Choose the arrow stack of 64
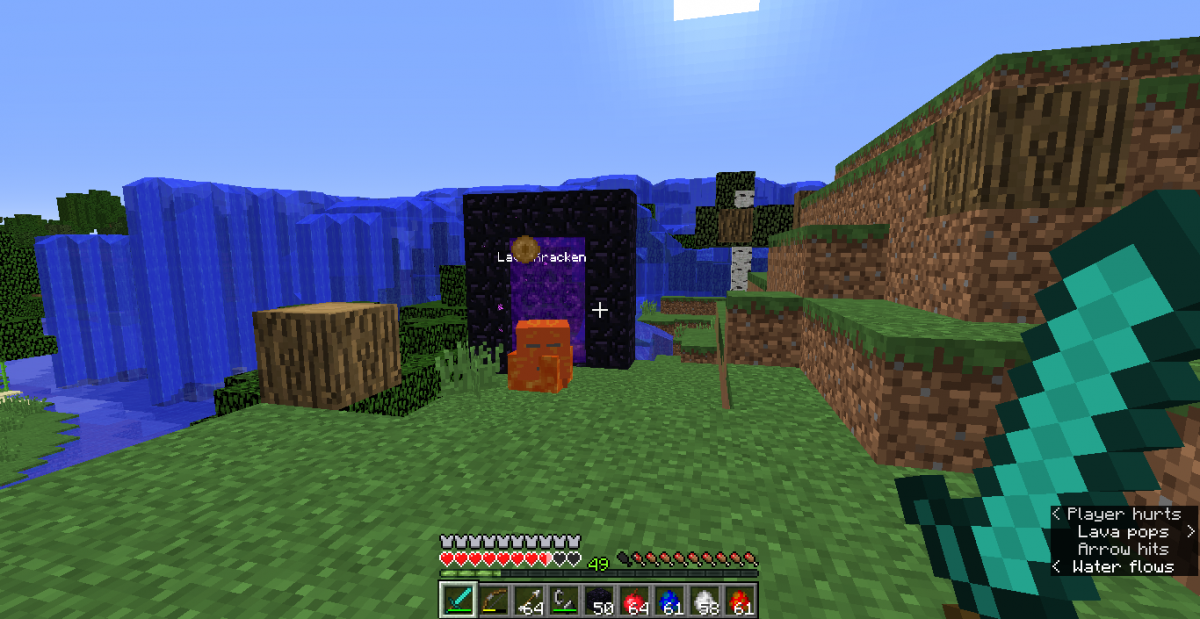This screenshot has width=1200, height=619. point(529,599)
